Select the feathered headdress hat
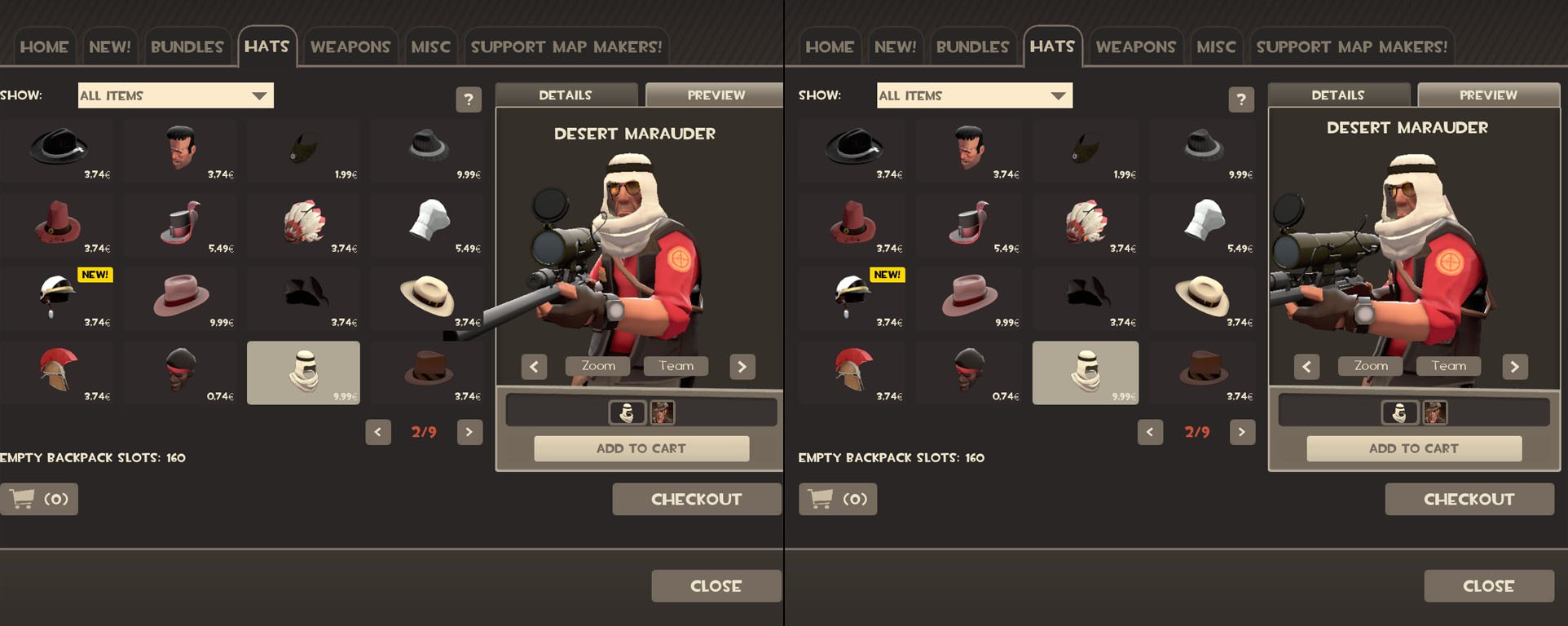The height and width of the screenshot is (626, 1568). click(x=303, y=224)
